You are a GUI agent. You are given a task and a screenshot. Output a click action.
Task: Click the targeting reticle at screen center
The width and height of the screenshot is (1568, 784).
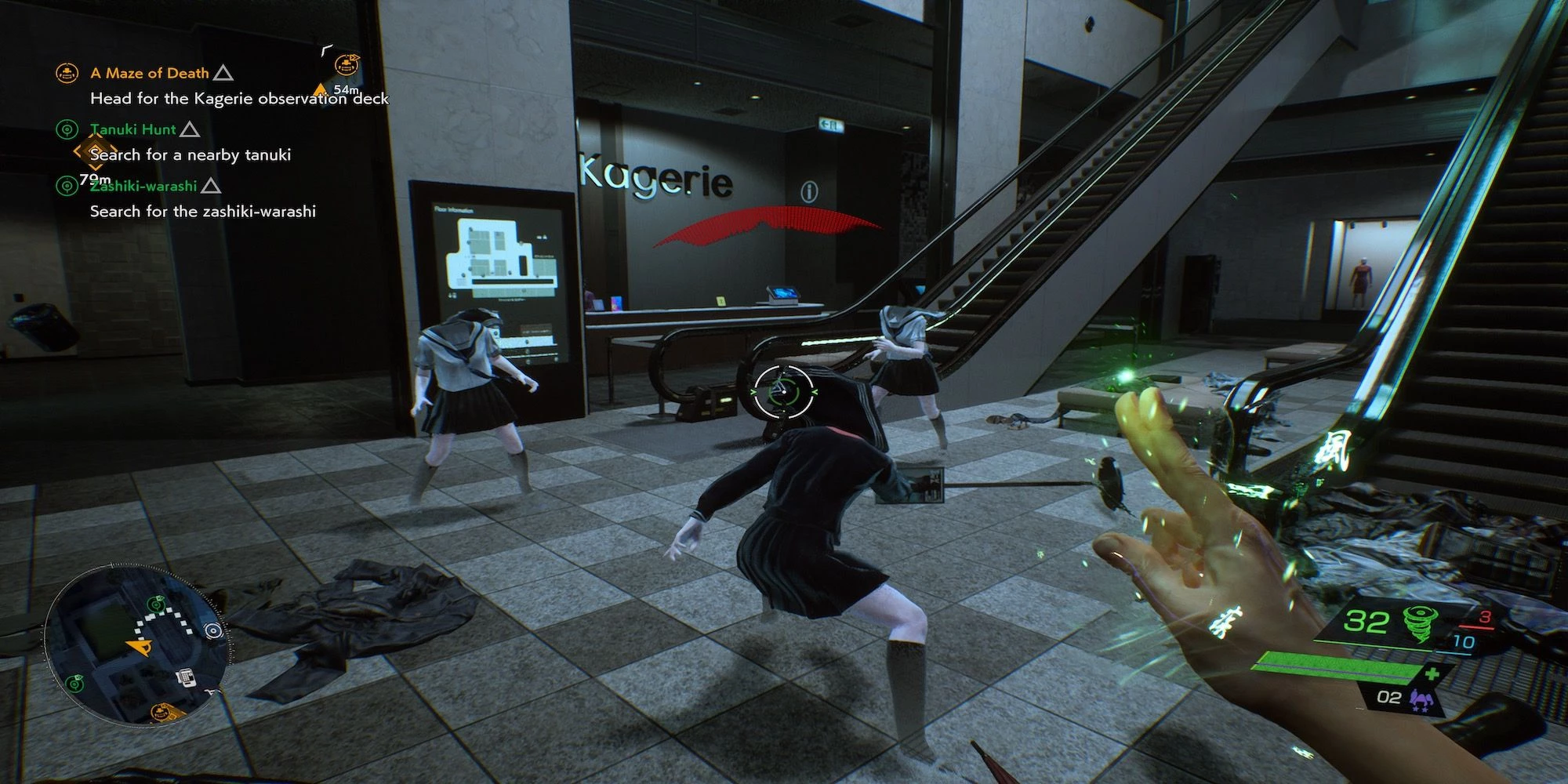tap(782, 390)
